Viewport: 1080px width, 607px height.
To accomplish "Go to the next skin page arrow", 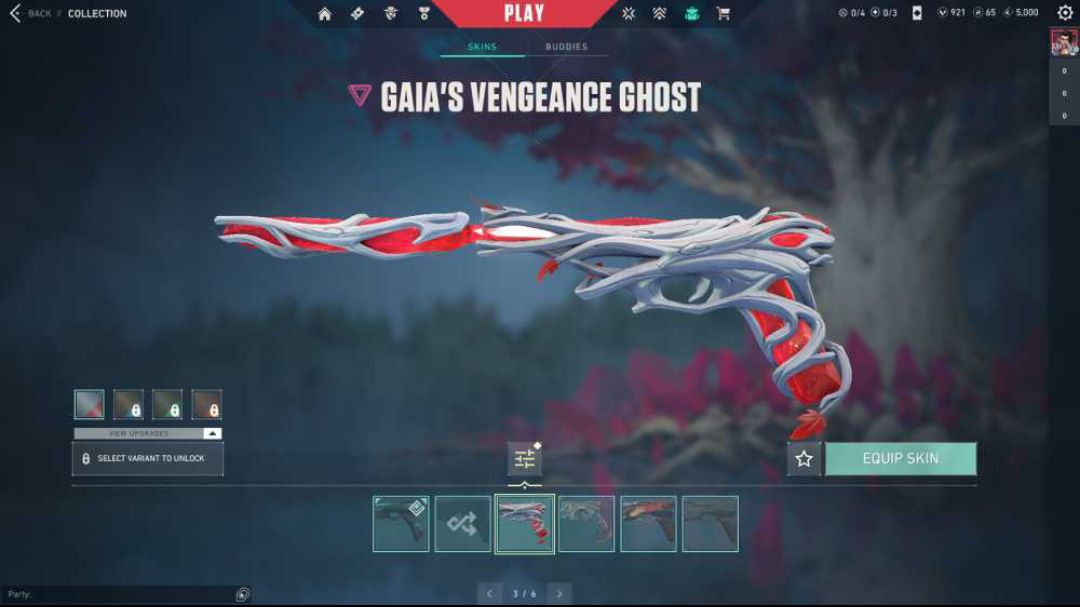I will point(560,594).
